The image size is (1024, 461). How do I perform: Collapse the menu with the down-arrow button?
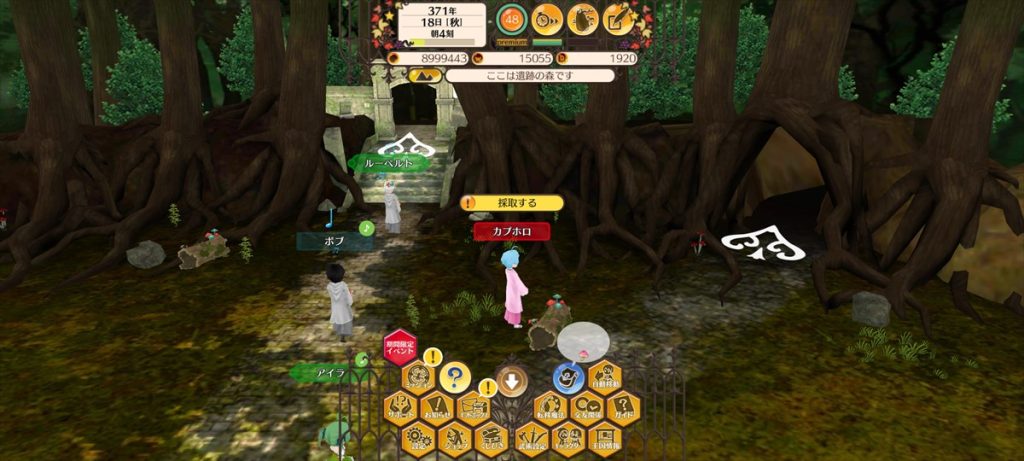511,379
